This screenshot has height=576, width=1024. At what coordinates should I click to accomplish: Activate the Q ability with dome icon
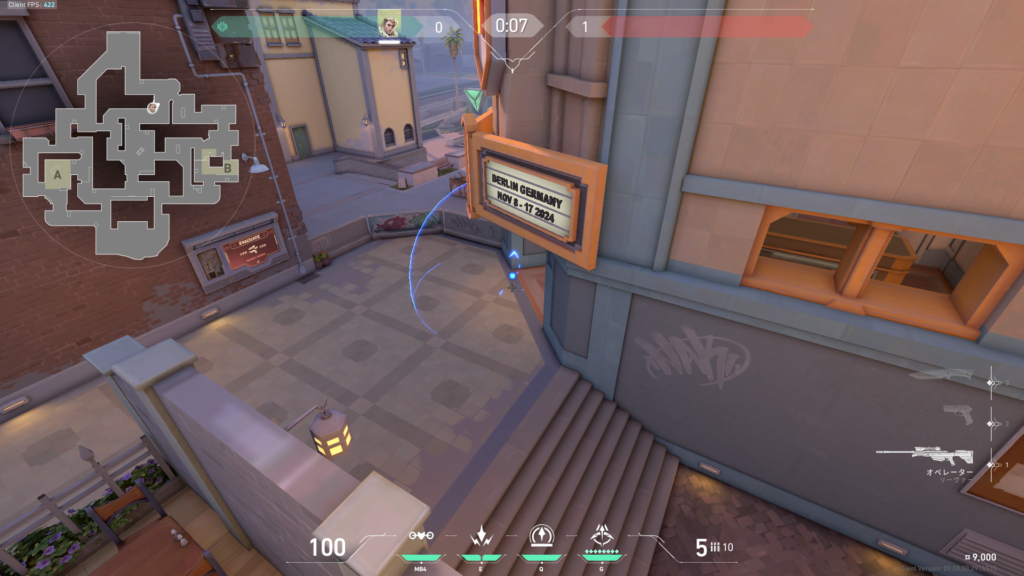[x=541, y=537]
